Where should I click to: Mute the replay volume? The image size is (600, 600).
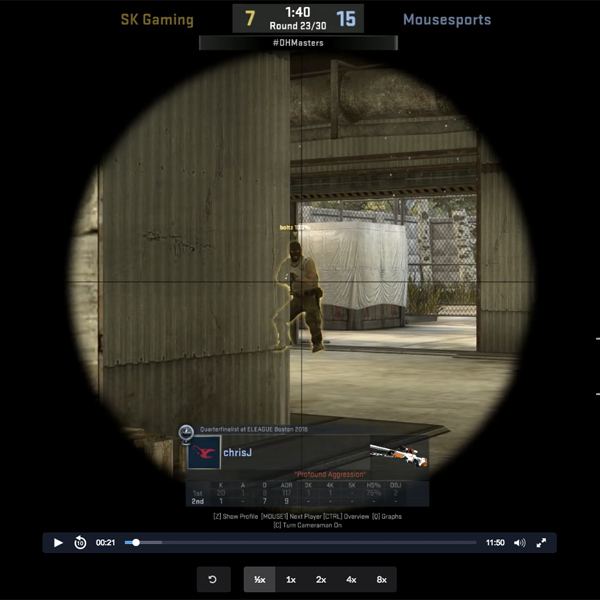[x=519, y=543]
